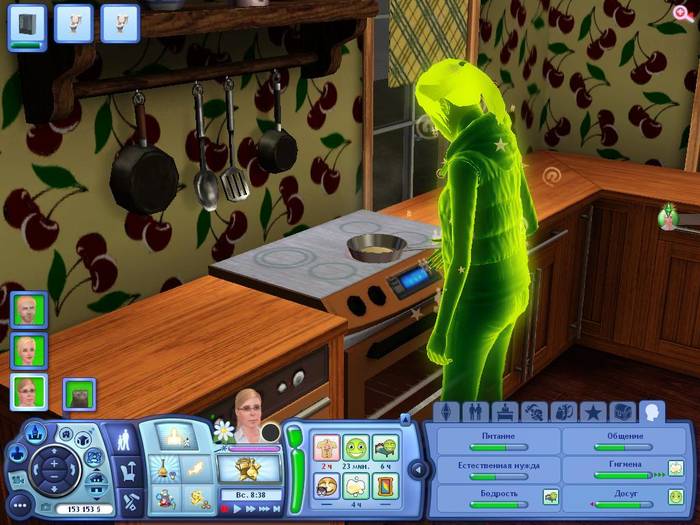Image resolution: width=700 pixels, height=525 pixels.
Task: Open Build mode with hammer and saw
Action: (x=129, y=498)
